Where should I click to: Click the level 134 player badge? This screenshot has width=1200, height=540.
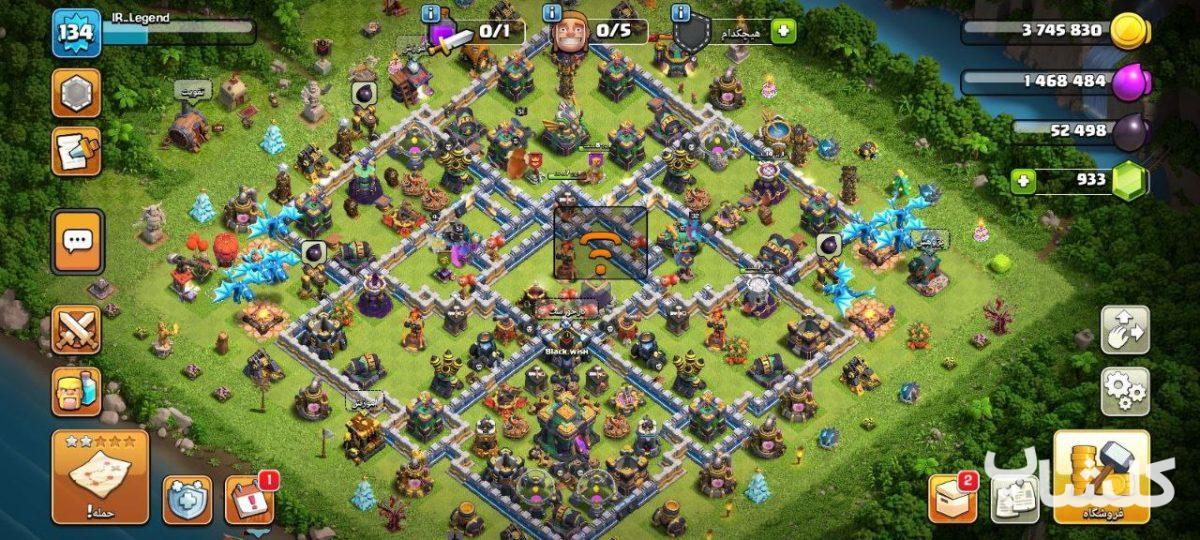[x=76, y=33]
